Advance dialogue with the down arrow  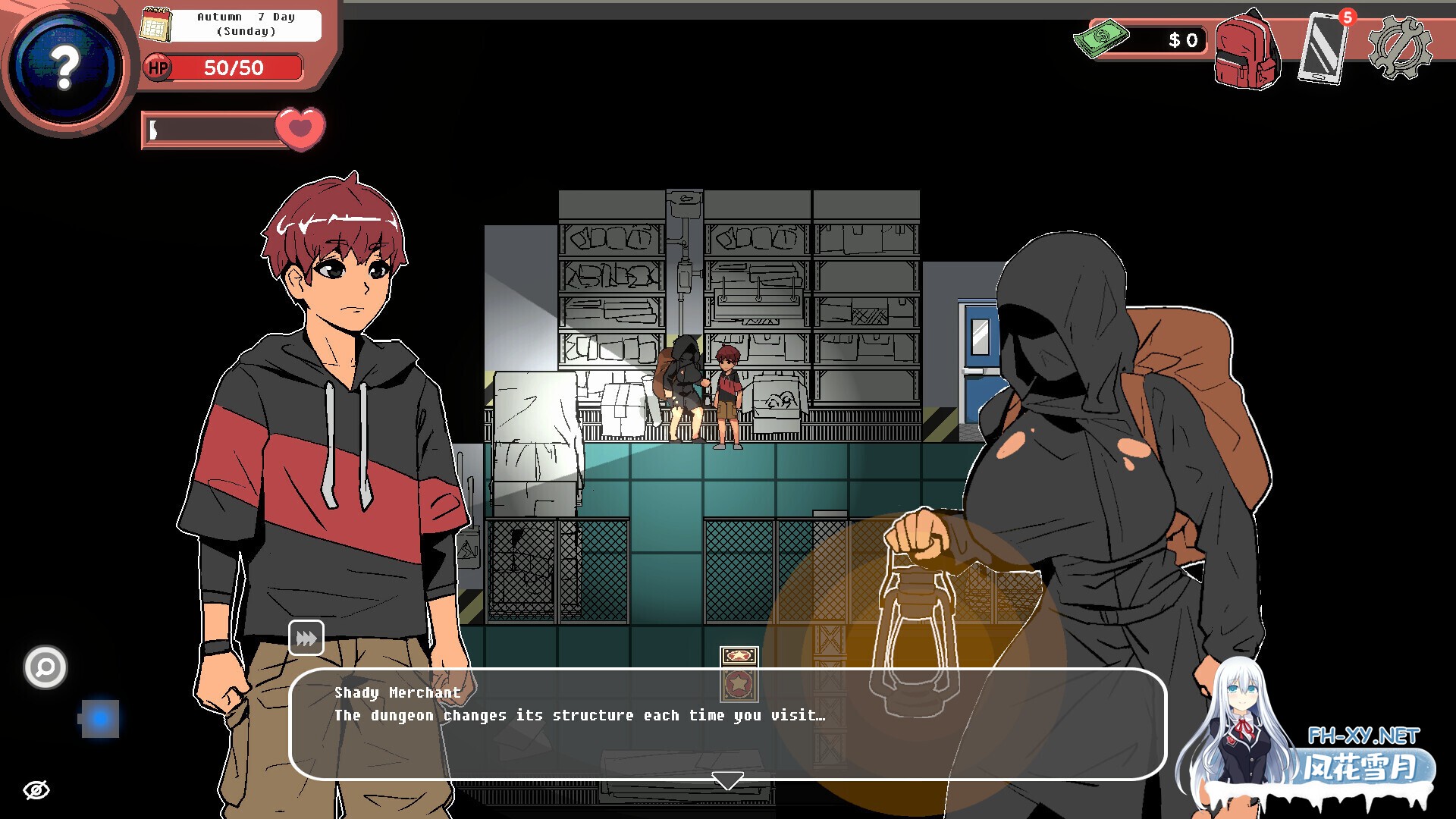(727, 780)
